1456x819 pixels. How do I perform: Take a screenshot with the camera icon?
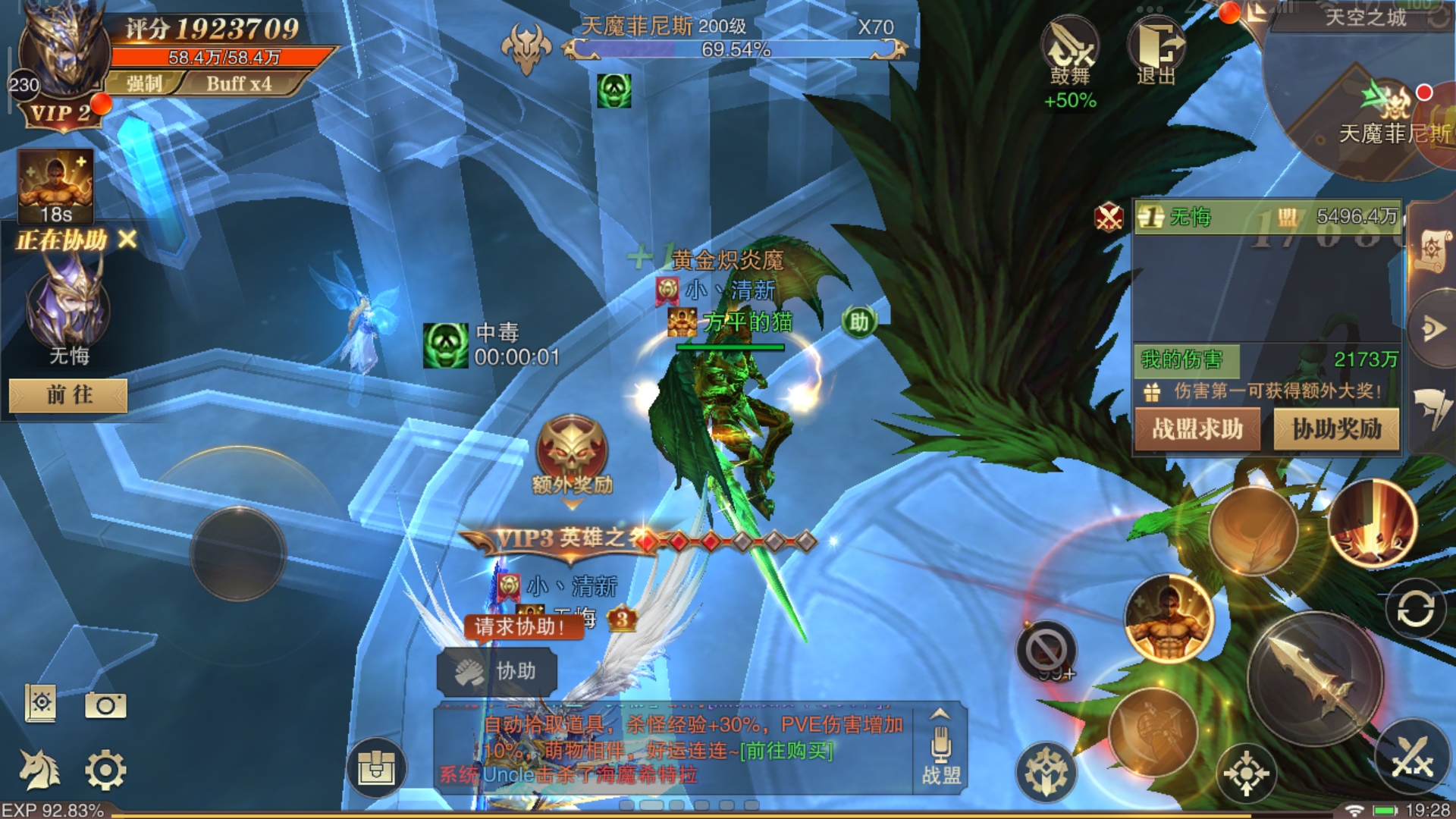105,705
